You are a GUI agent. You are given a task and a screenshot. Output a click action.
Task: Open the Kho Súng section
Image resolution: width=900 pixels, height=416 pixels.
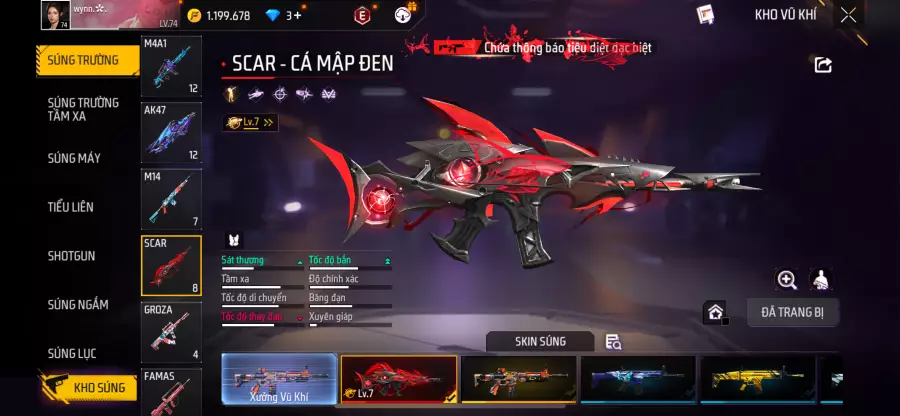tap(88, 387)
